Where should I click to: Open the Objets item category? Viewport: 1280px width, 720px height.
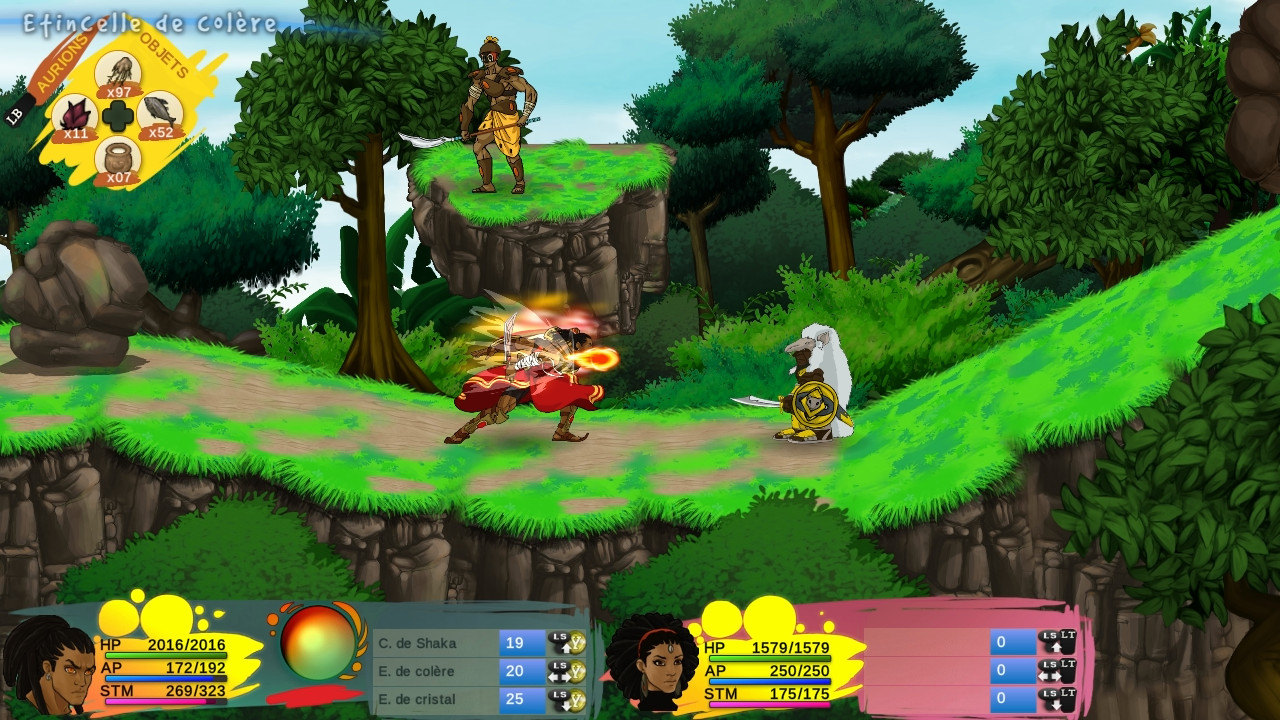coord(164,54)
